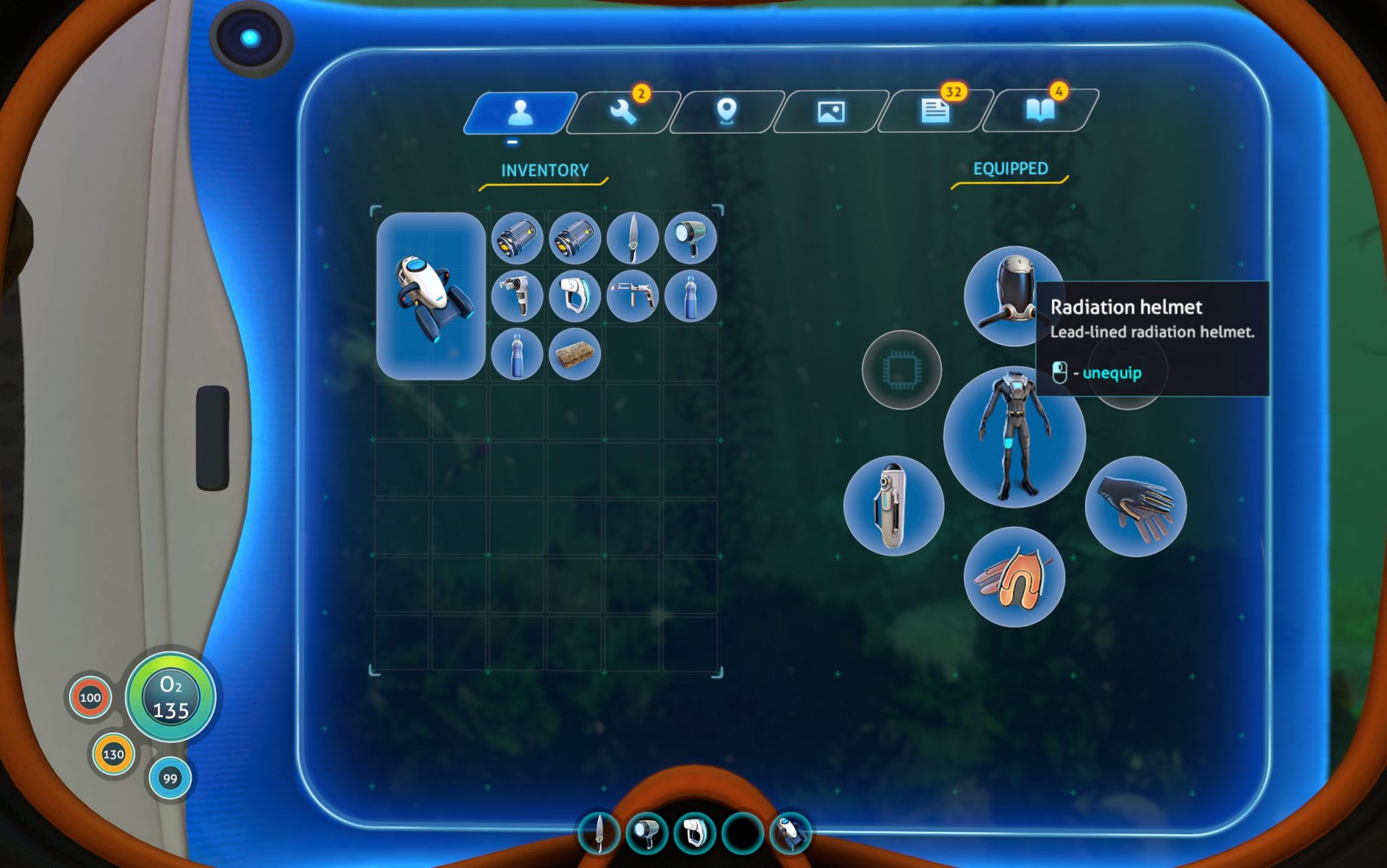
Task: Open the ping manager location pin tab
Action: 726,112
